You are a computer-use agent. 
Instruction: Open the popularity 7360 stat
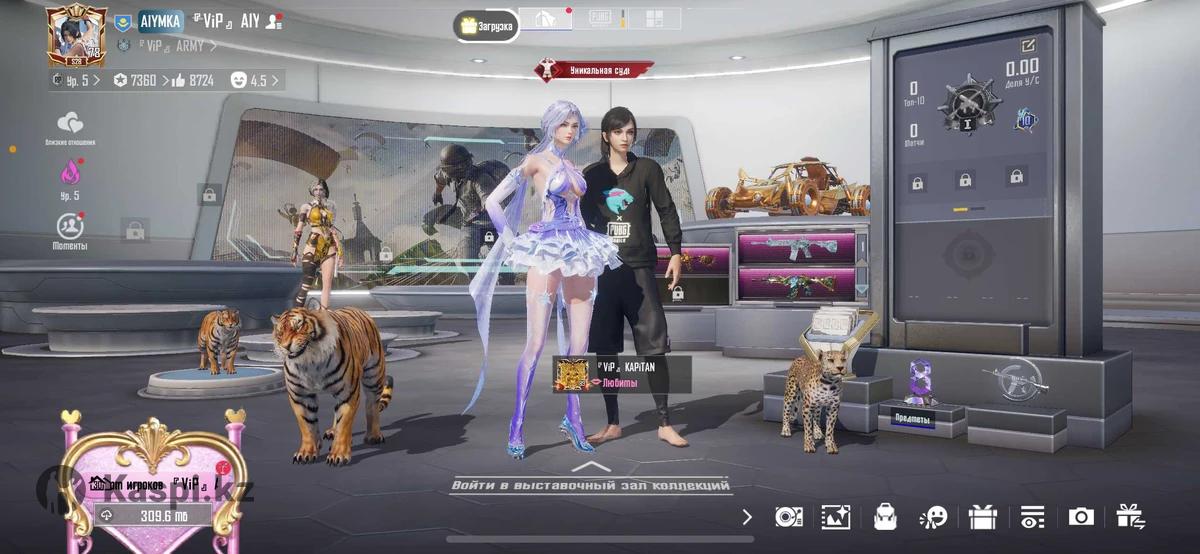click(x=134, y=80)
